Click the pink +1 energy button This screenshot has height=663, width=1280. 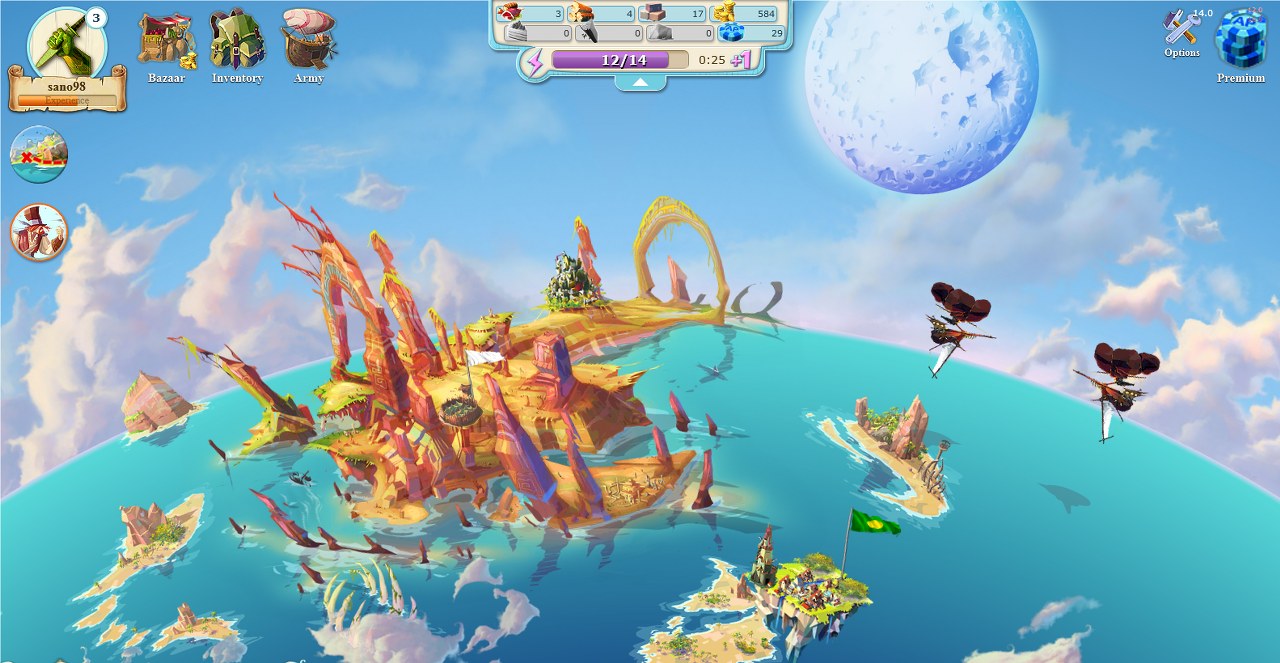(741, 60)
